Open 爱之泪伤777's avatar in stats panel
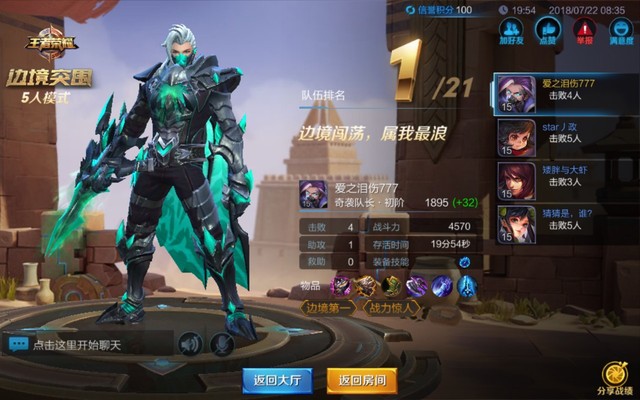This screenshot has height=400, width=640. pyautogui.click(x=314, y=195)
